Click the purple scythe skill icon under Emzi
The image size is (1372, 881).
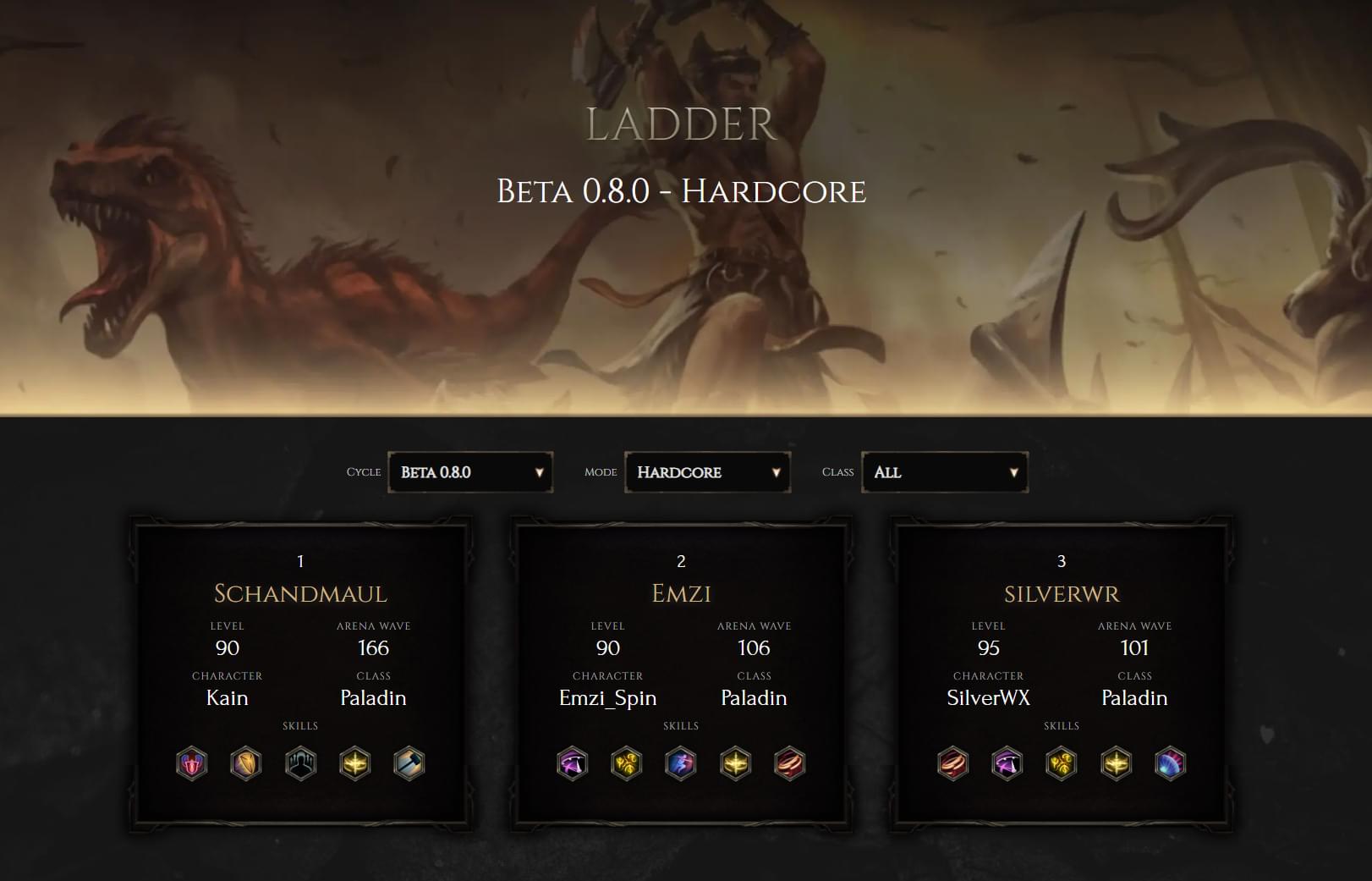tap(573, 763)
